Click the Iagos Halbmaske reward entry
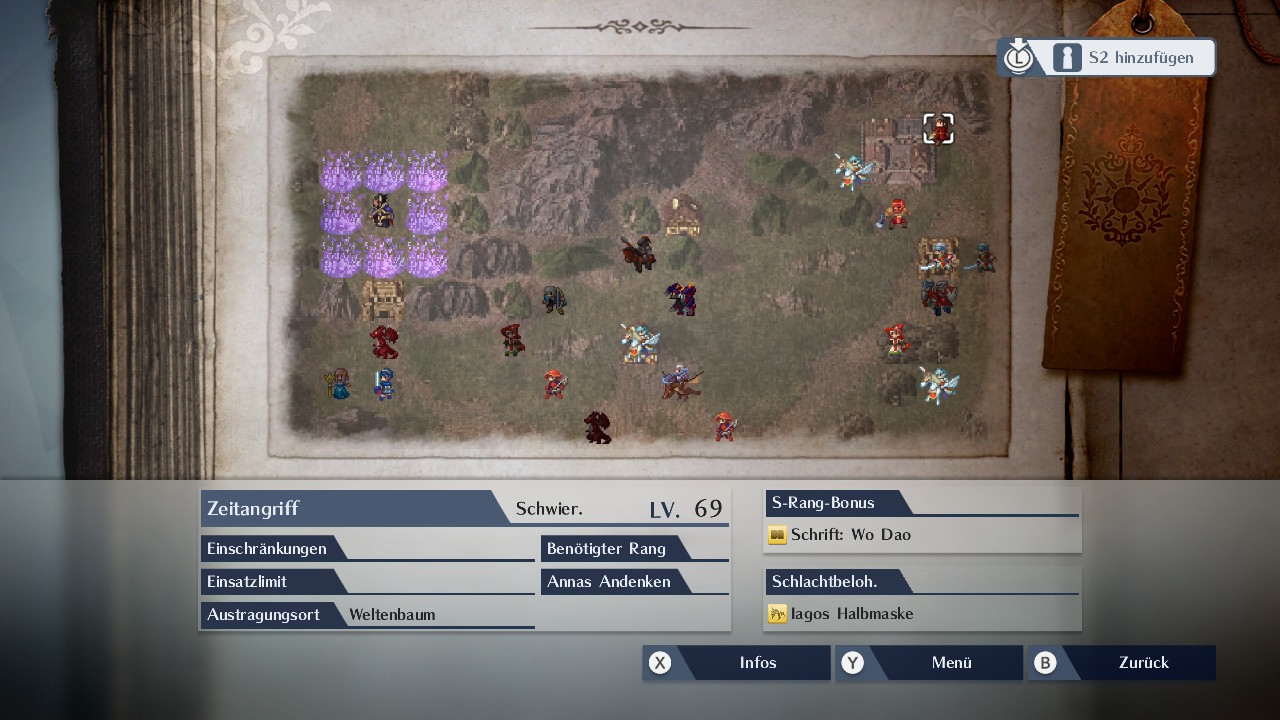 (x=851, y=614)
